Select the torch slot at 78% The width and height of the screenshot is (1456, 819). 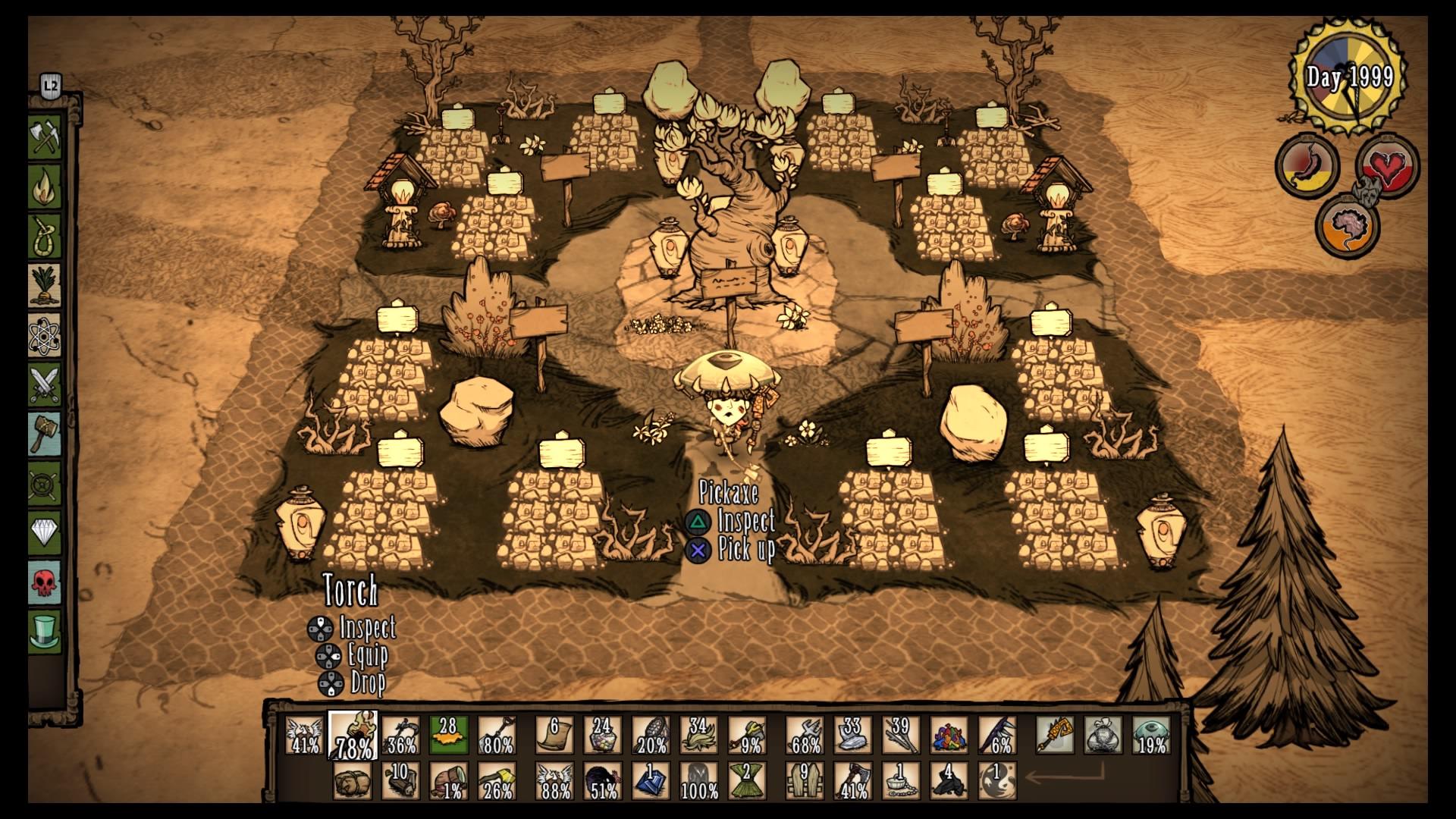point(353,735)
